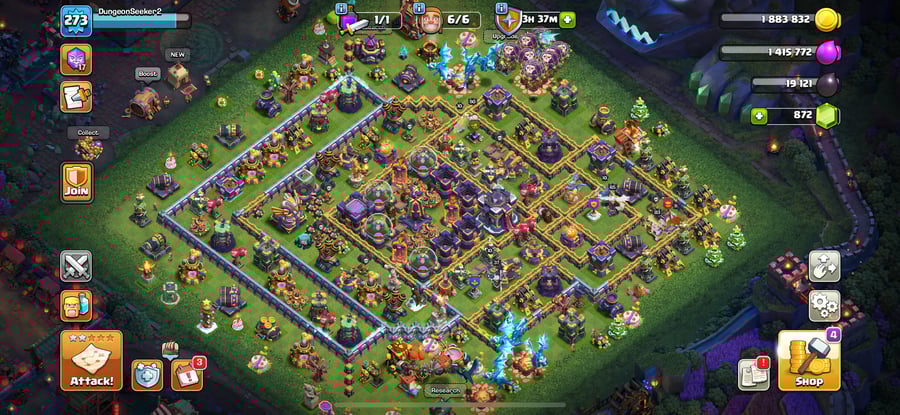Tap the Research label at the bottom
This screenshot has width=900, height=415.
tap(445, 390)
